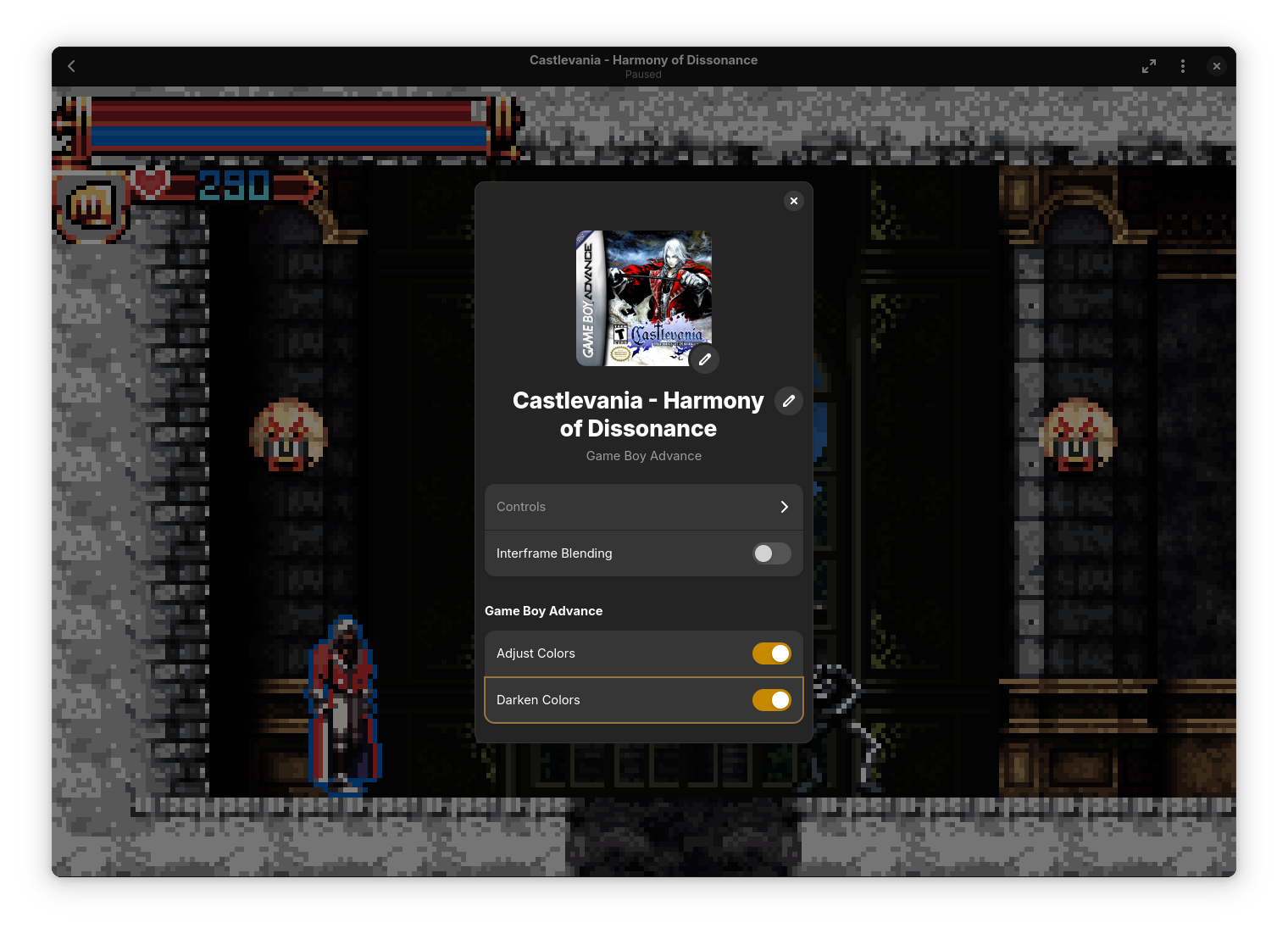Edit the game cover artwork with the pencil icon
Screen dimensions: 1288x934
[x=703, y=359]
